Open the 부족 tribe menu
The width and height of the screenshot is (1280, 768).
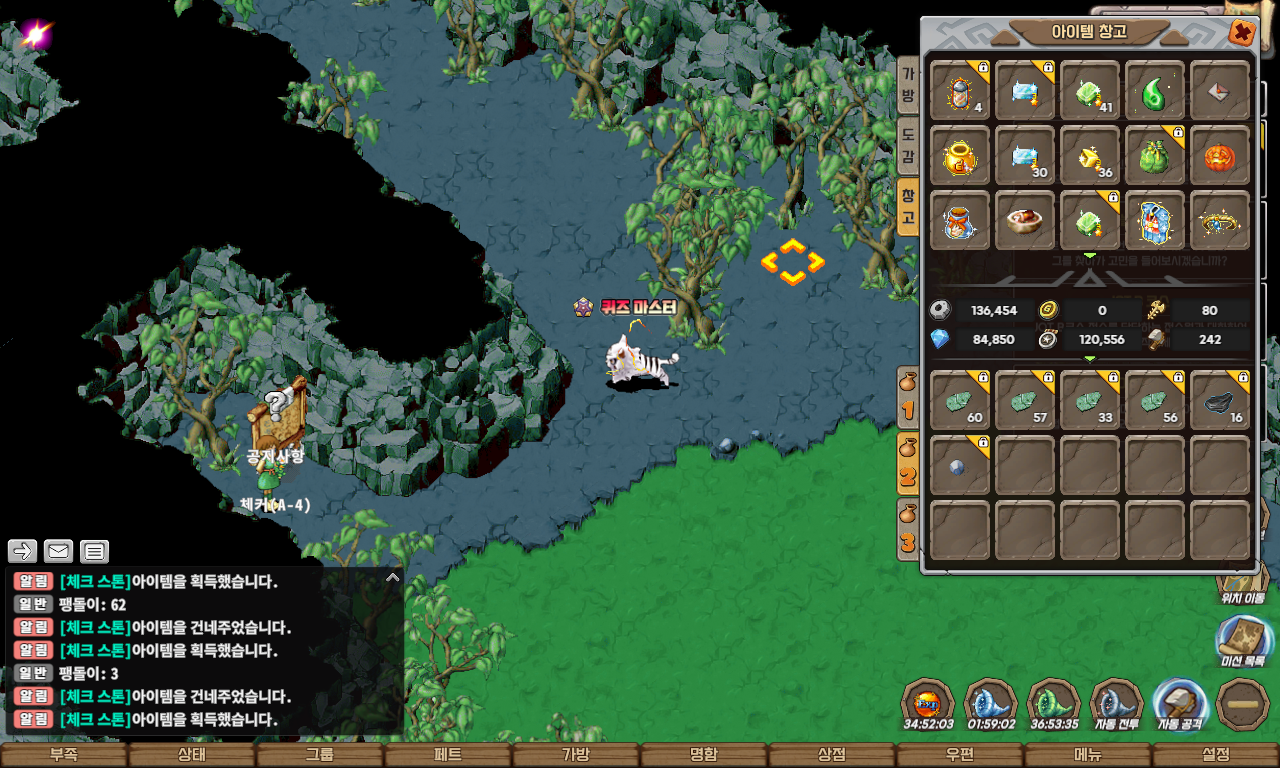pos(64,755)
